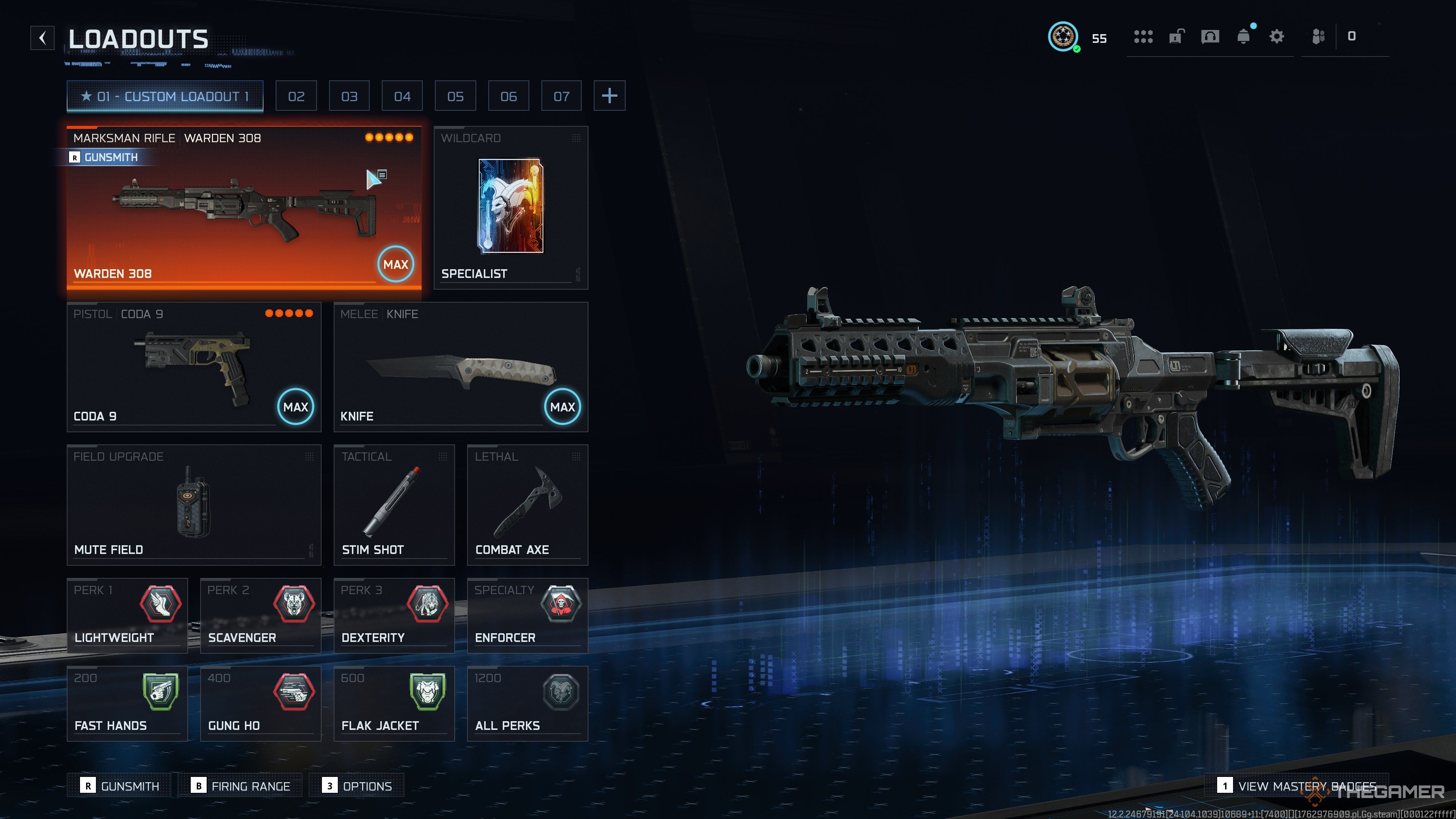Select loadout tab 05
This screenshot has width=1456, height=819.
[455, 96]
